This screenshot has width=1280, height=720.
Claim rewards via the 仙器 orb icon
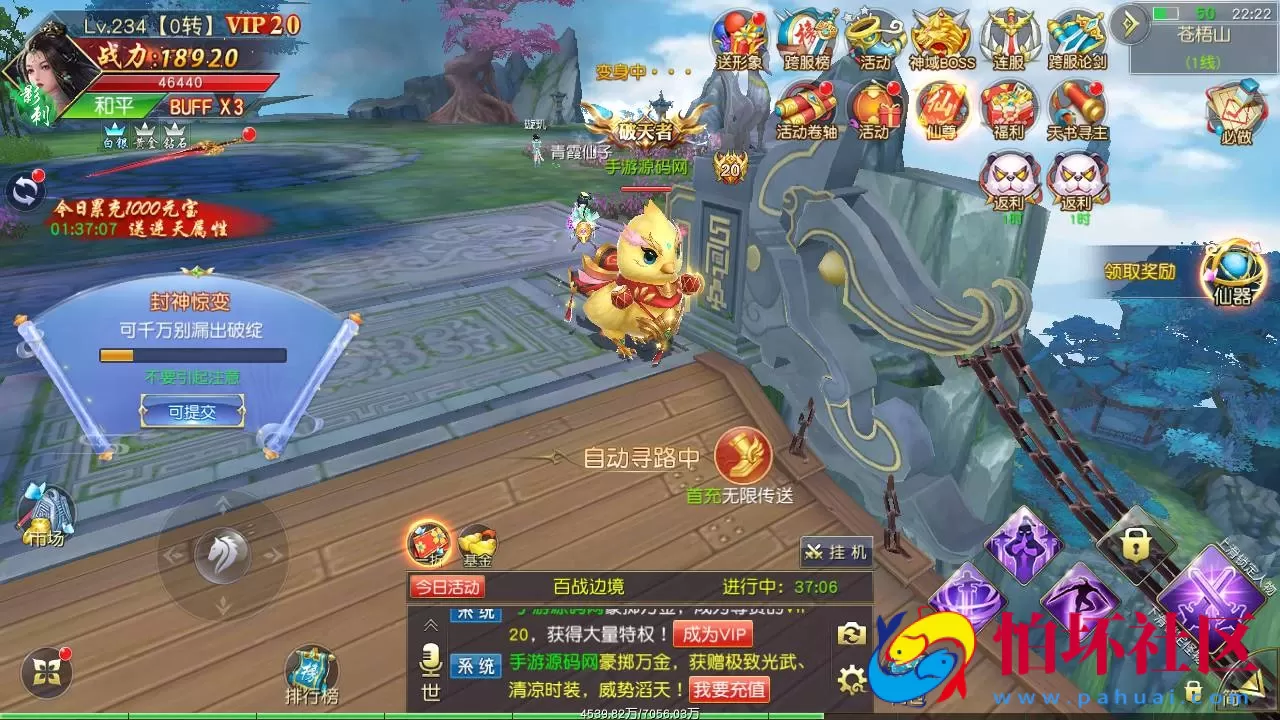tap(1232, 268)
